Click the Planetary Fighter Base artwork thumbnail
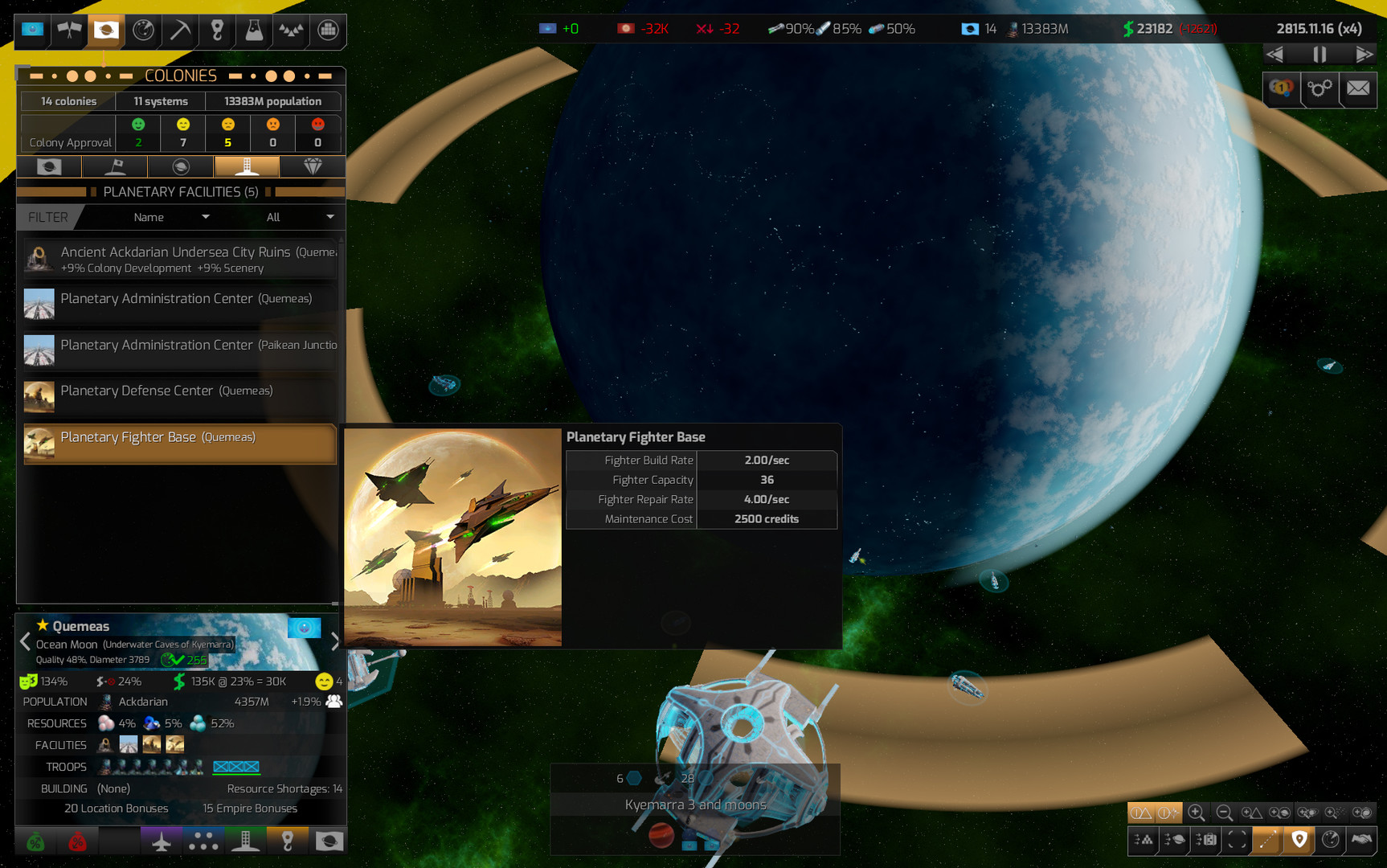The width and height of the screenshot is (1387, 868). pos(452,537)
